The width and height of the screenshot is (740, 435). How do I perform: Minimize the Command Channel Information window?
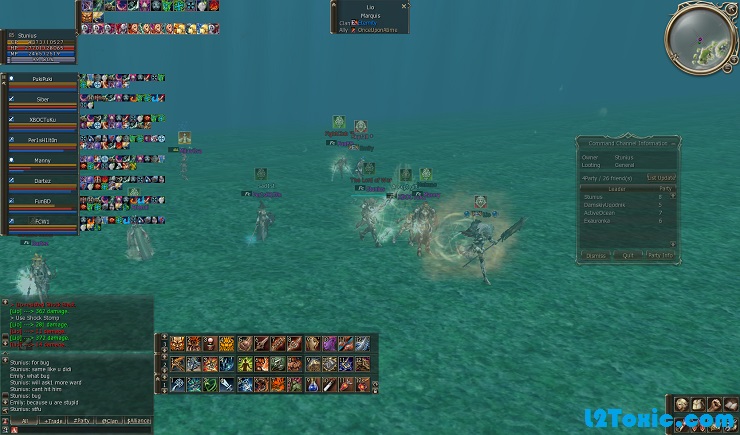pyautogui.click(x=674, y=143)
